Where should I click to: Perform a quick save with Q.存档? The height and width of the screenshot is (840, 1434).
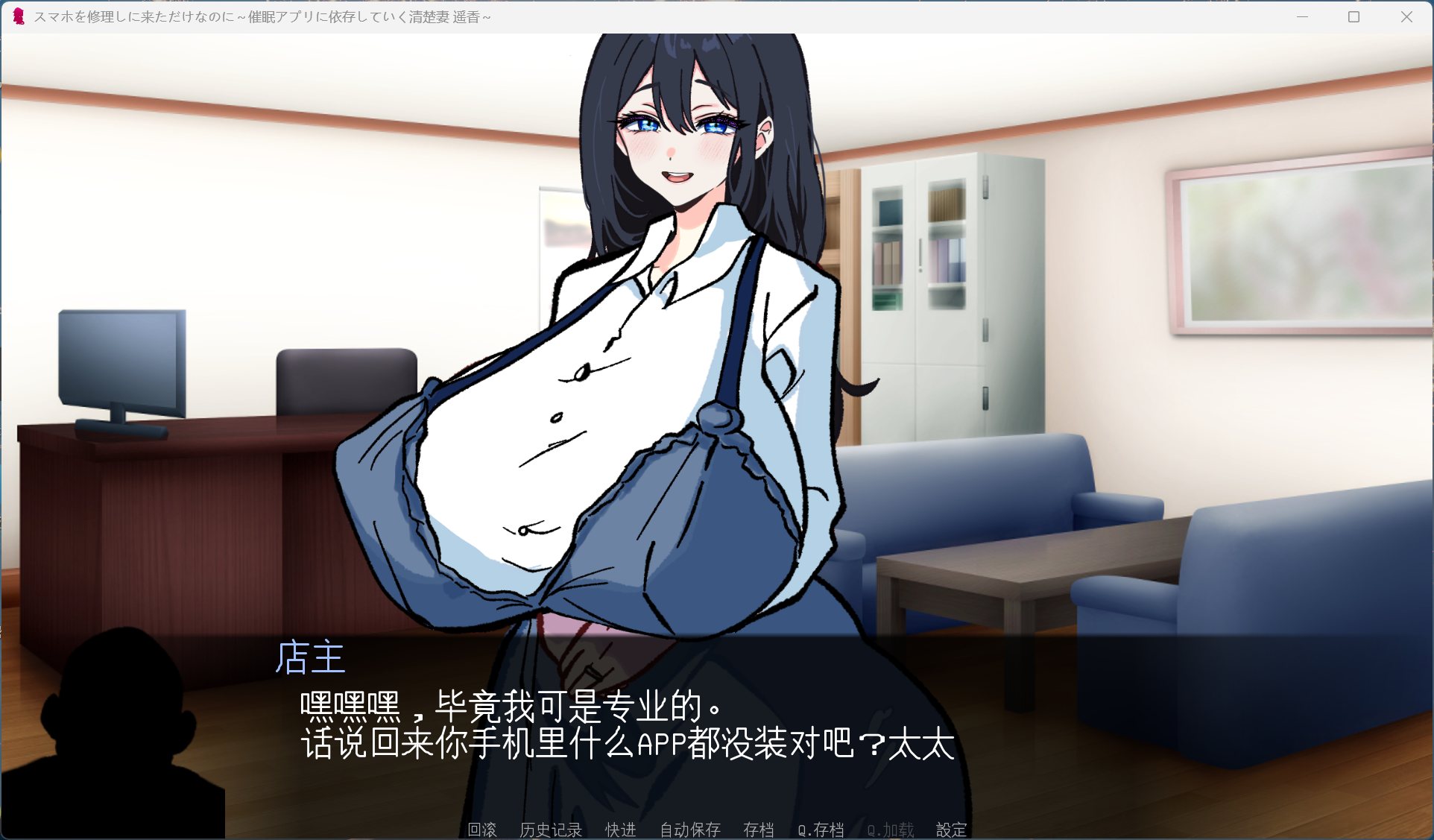click(x=822, y=830)
